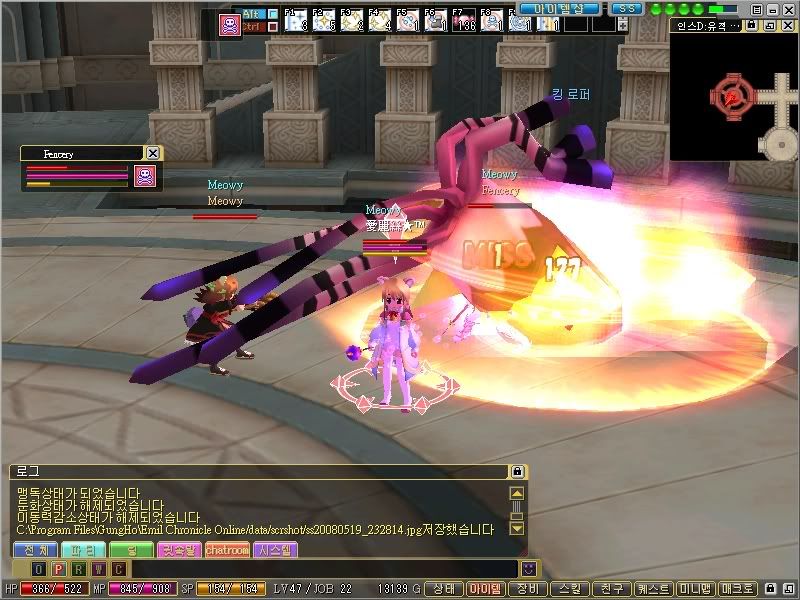Switch to the 파티 (party) chat tab
This screenshot has width=800, height=600.
[x=82, y=550]
